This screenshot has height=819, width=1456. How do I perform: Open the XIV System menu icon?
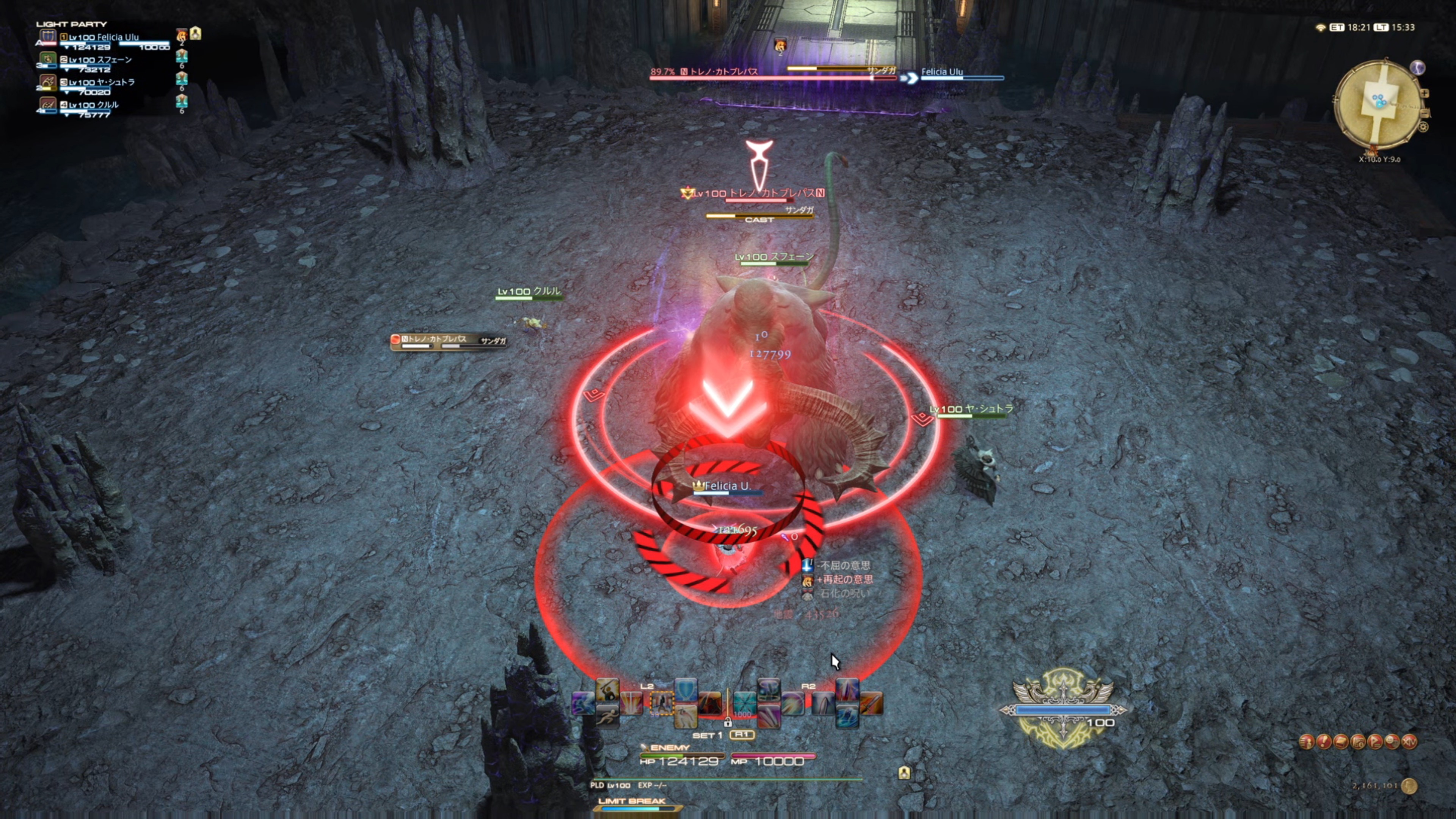tap(1410, 742)
